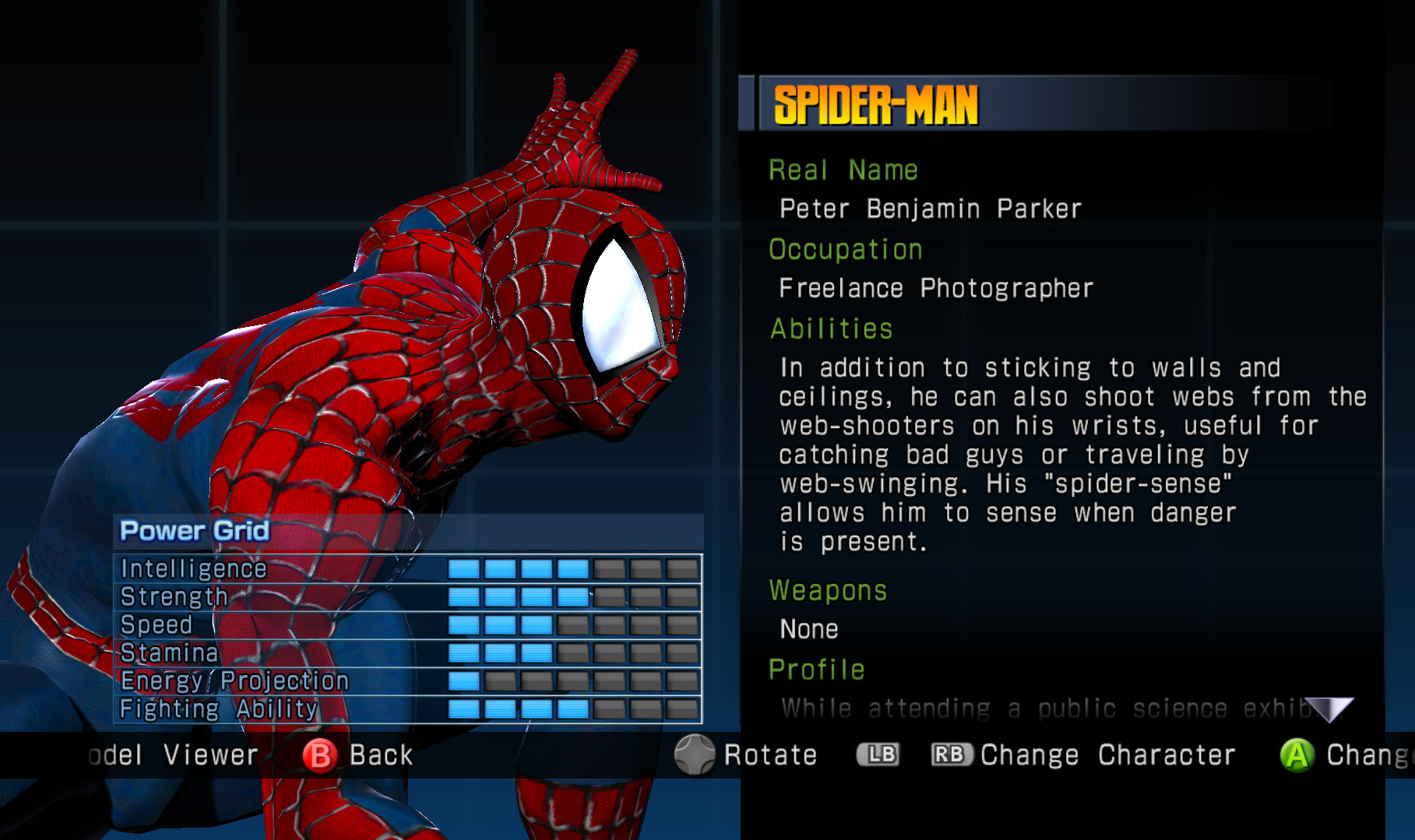The width and height of the screenshot is (1415, 840).
Task: Collapse the Abilities section
Action: [830, 329]
